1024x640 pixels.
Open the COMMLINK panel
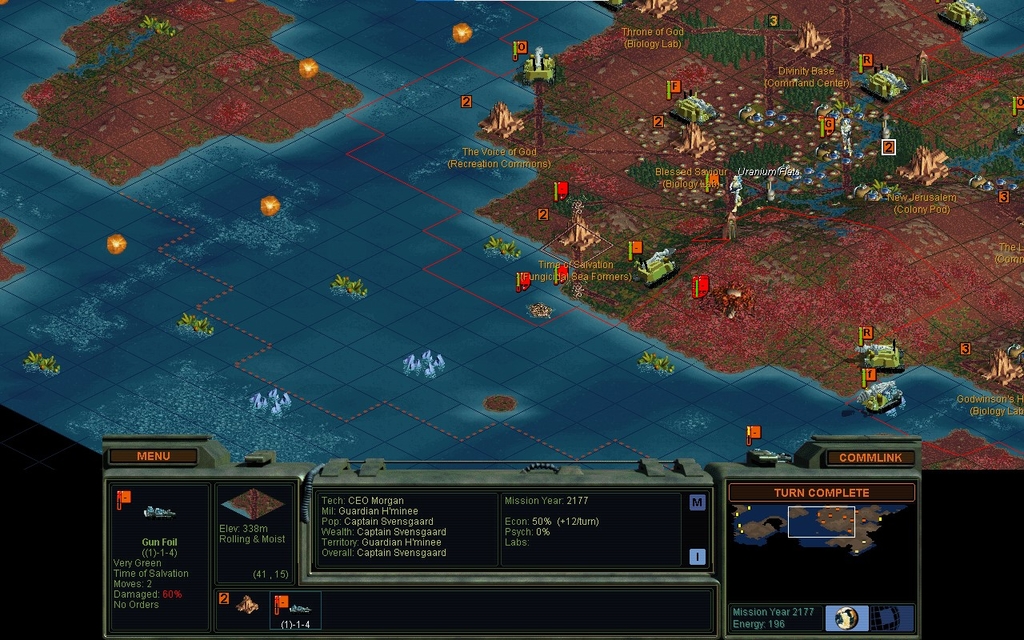coord(870,458)
